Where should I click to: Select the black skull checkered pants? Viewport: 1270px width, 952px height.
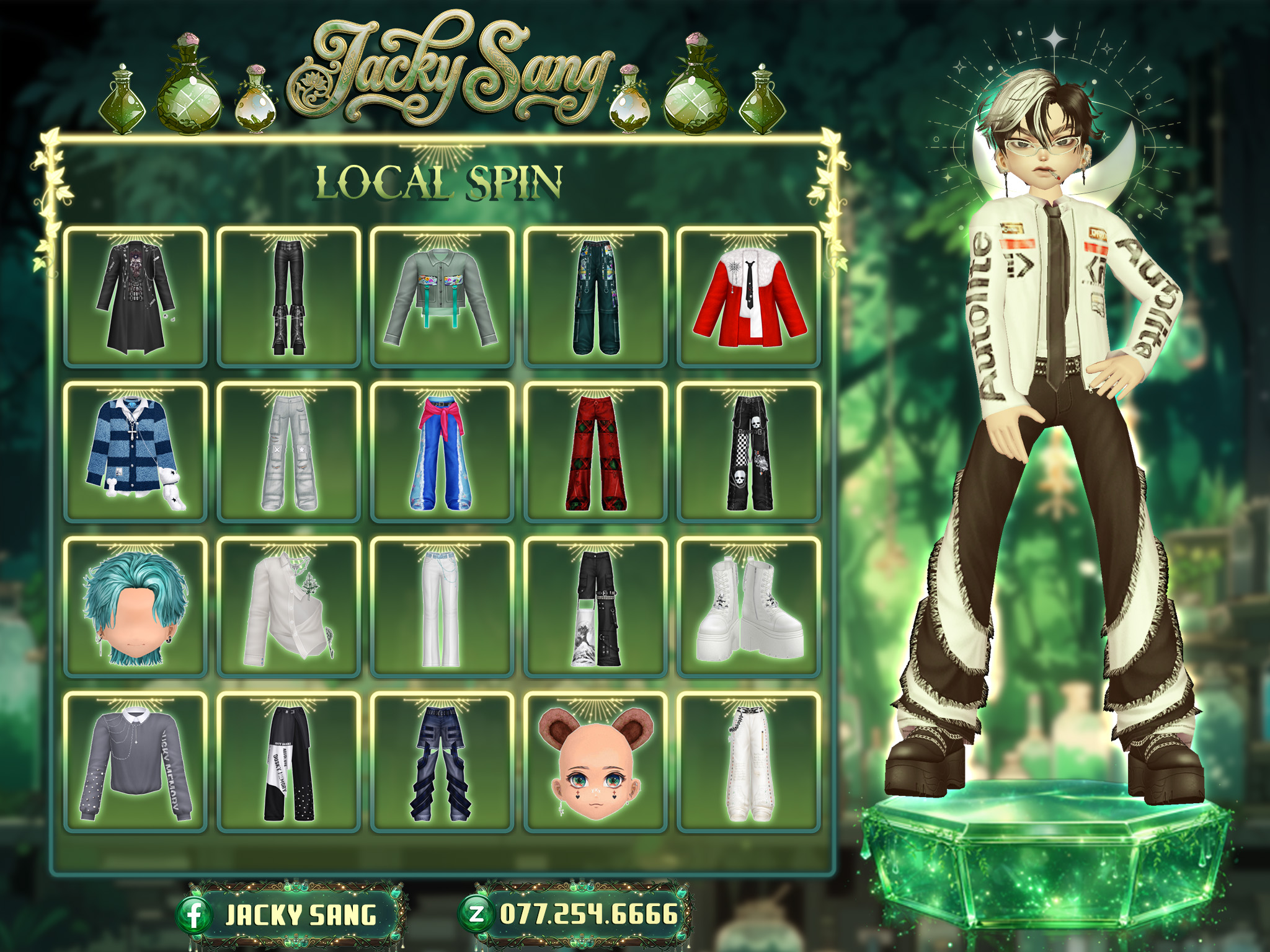click(749, 452)
